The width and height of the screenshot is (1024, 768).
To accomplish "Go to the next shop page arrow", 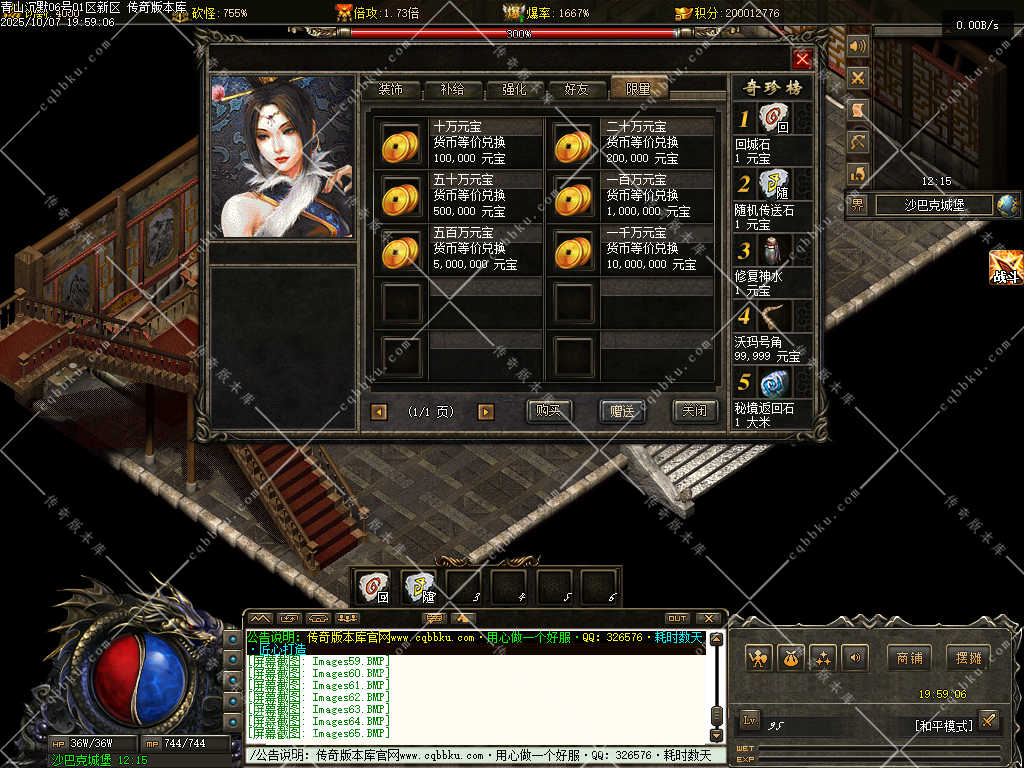I will [x=486, y=412].
